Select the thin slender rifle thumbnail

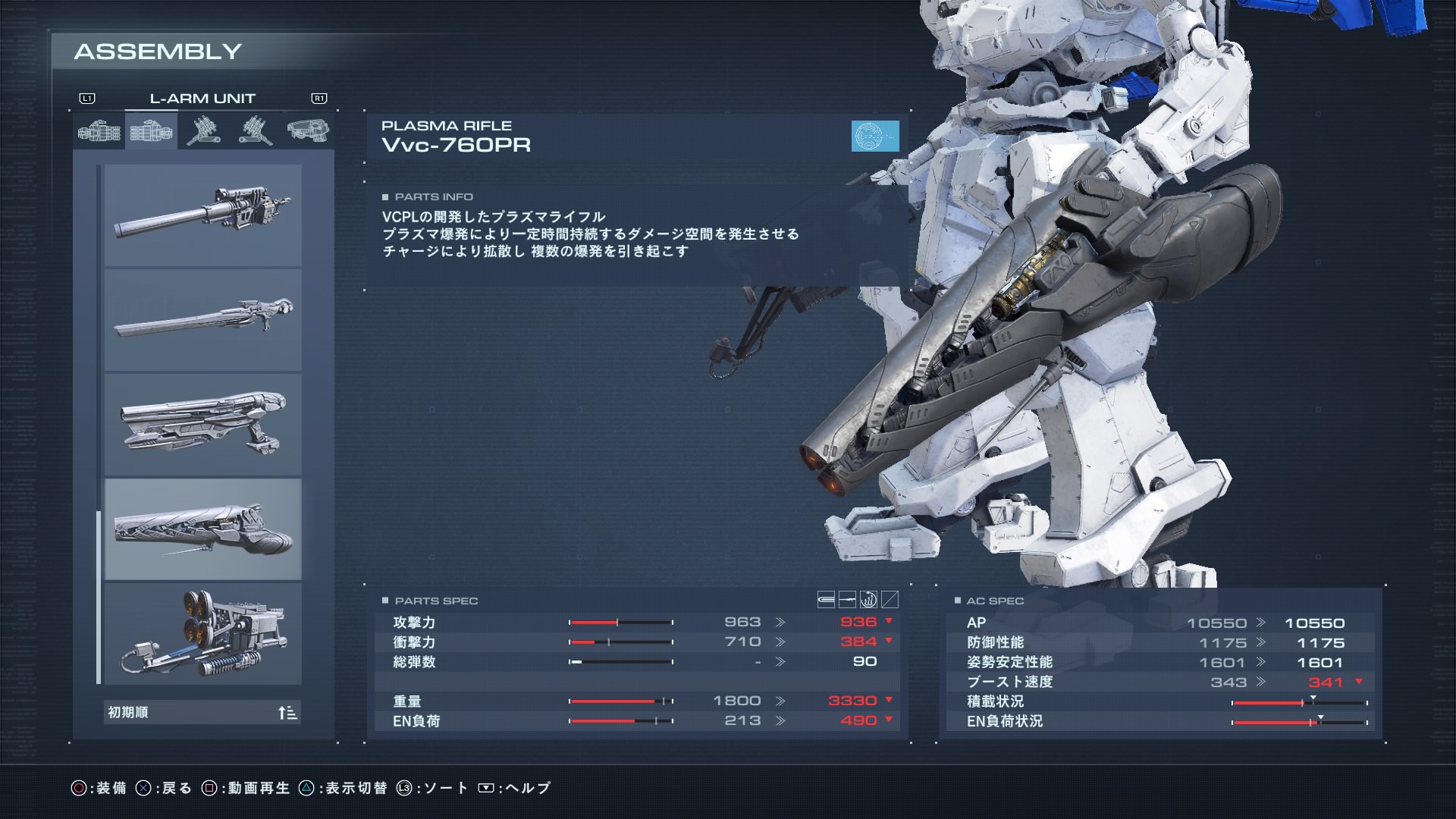point(202,320)
